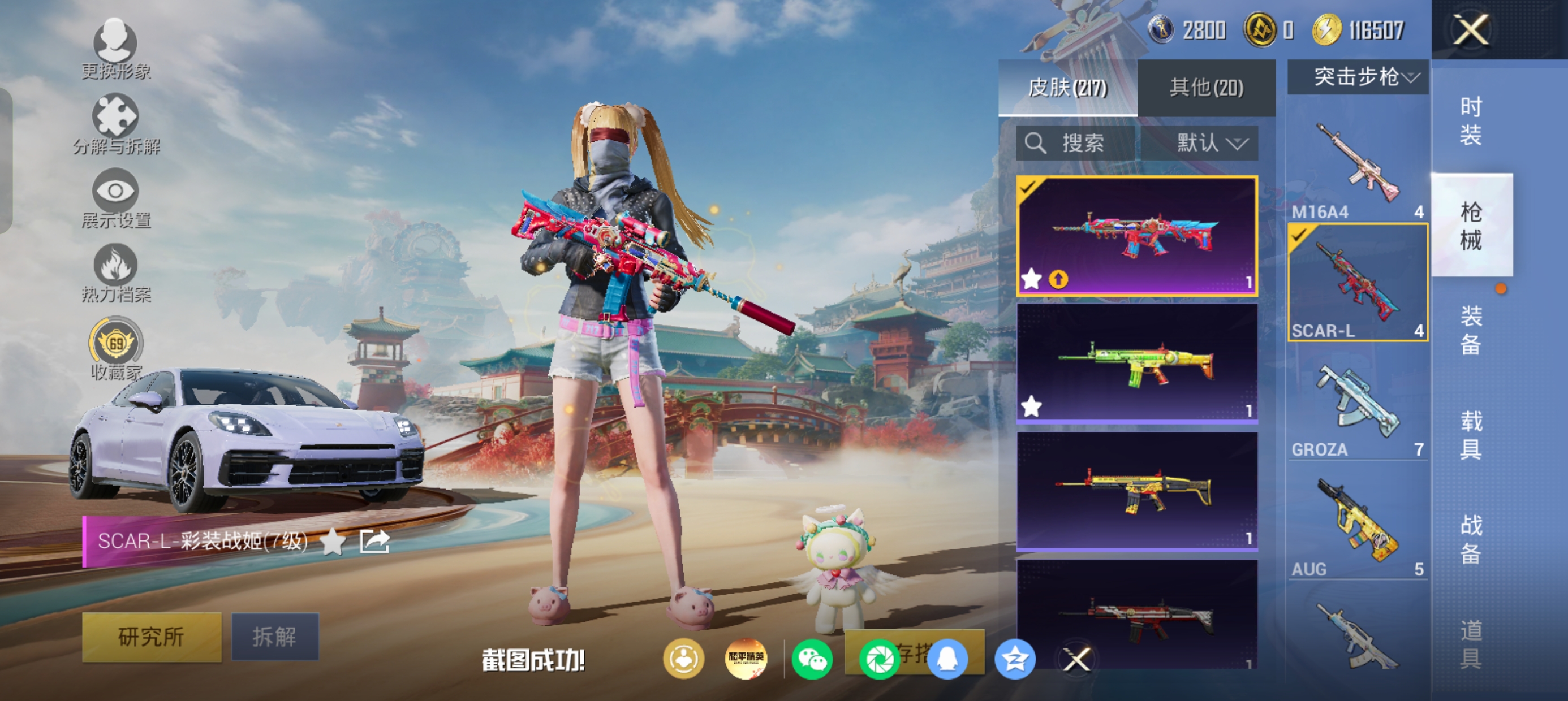The height and width of the screenshot is (701, 1568).
Task: Close the wardrobe with the top-right X
Action: pyautogui.click(x=1471, y=29)
